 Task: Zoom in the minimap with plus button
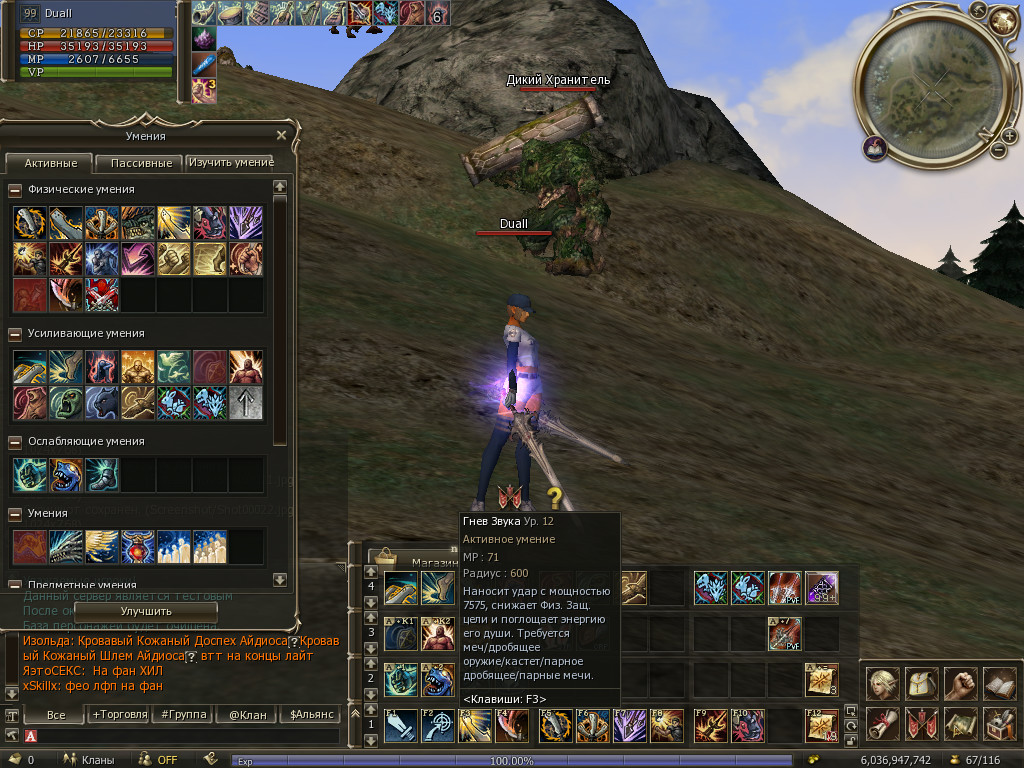click(x=983, y=135)
